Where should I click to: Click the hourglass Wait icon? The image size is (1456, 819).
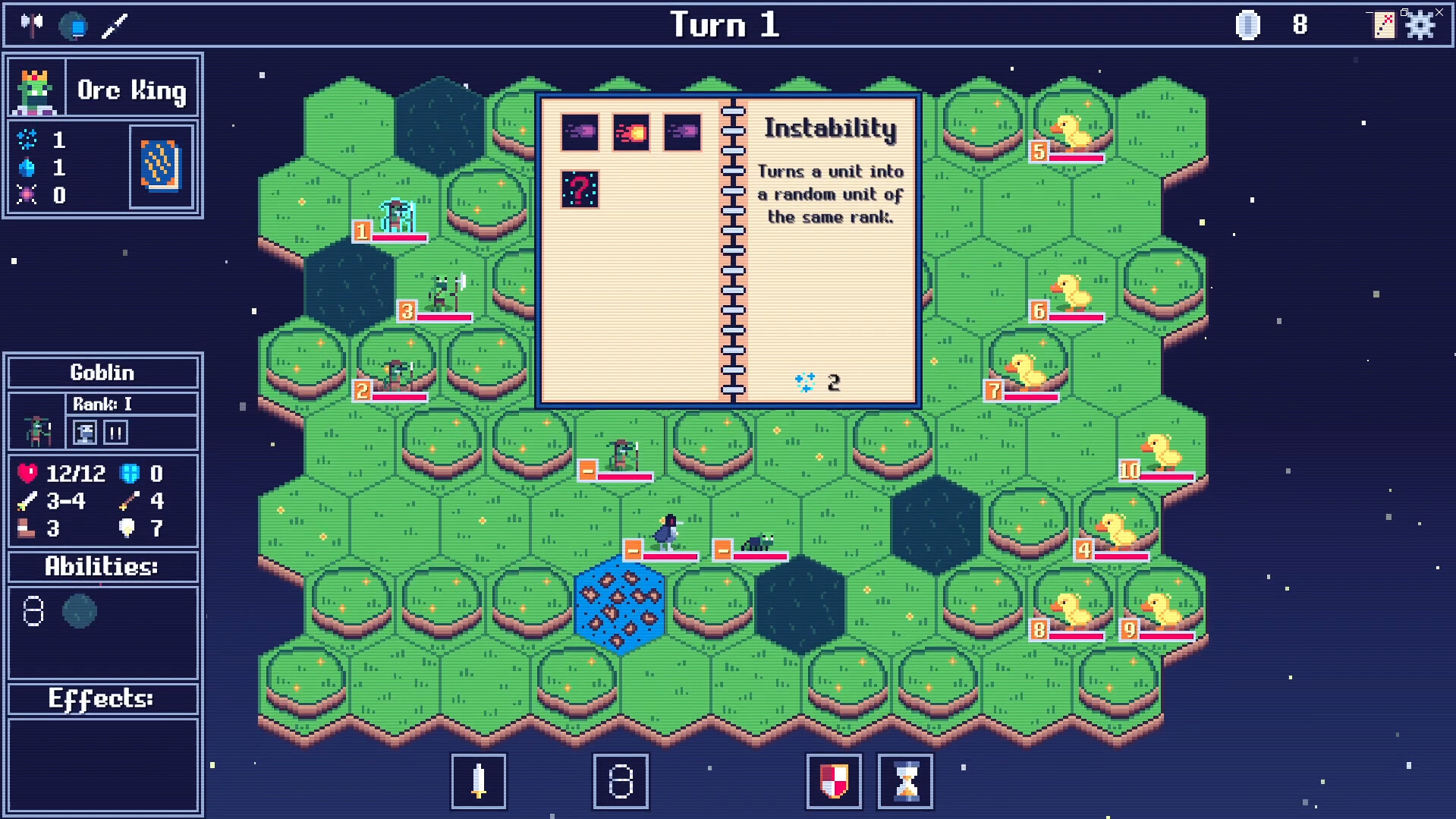tap(904, 782)
